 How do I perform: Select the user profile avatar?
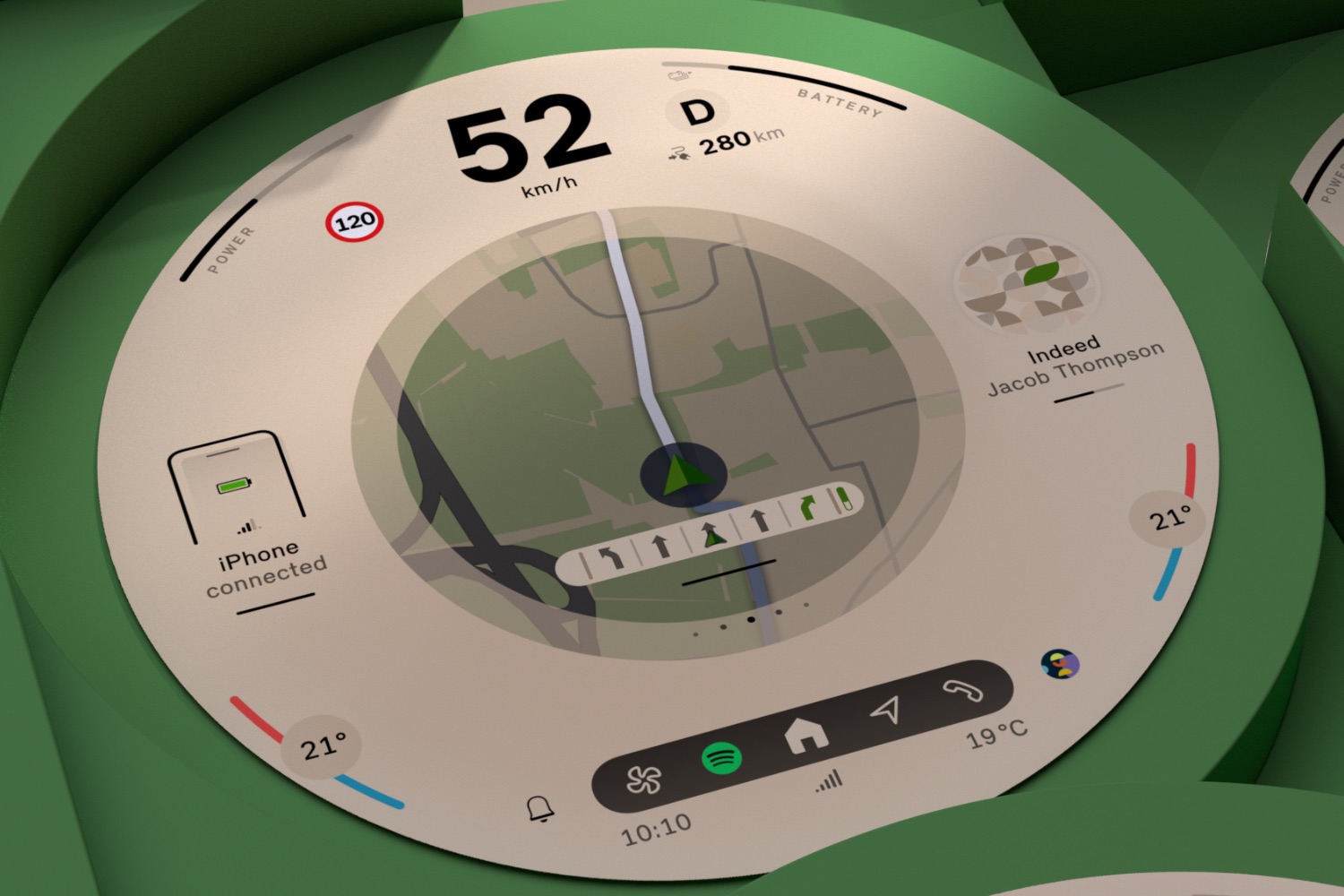pyautogui.click(x=1060, y=665)
